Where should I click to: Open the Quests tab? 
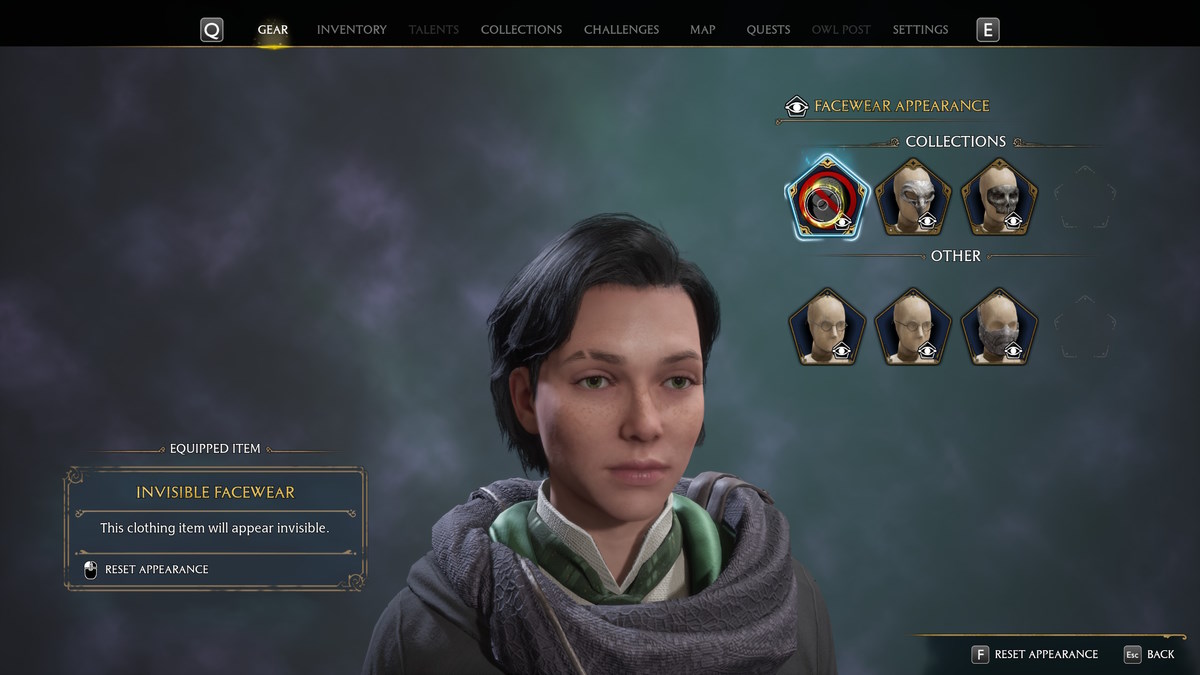coord(768,30)
